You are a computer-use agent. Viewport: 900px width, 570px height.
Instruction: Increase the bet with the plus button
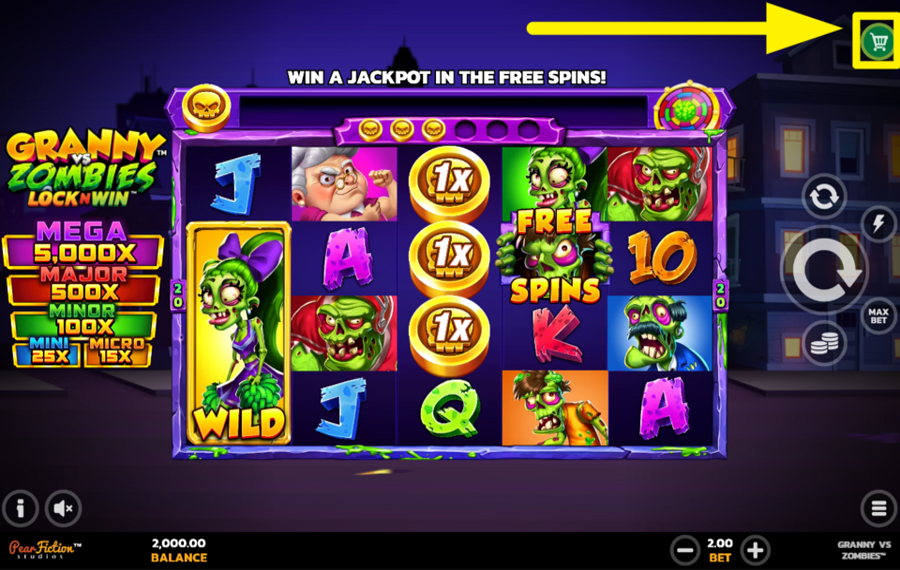[755, 549]
